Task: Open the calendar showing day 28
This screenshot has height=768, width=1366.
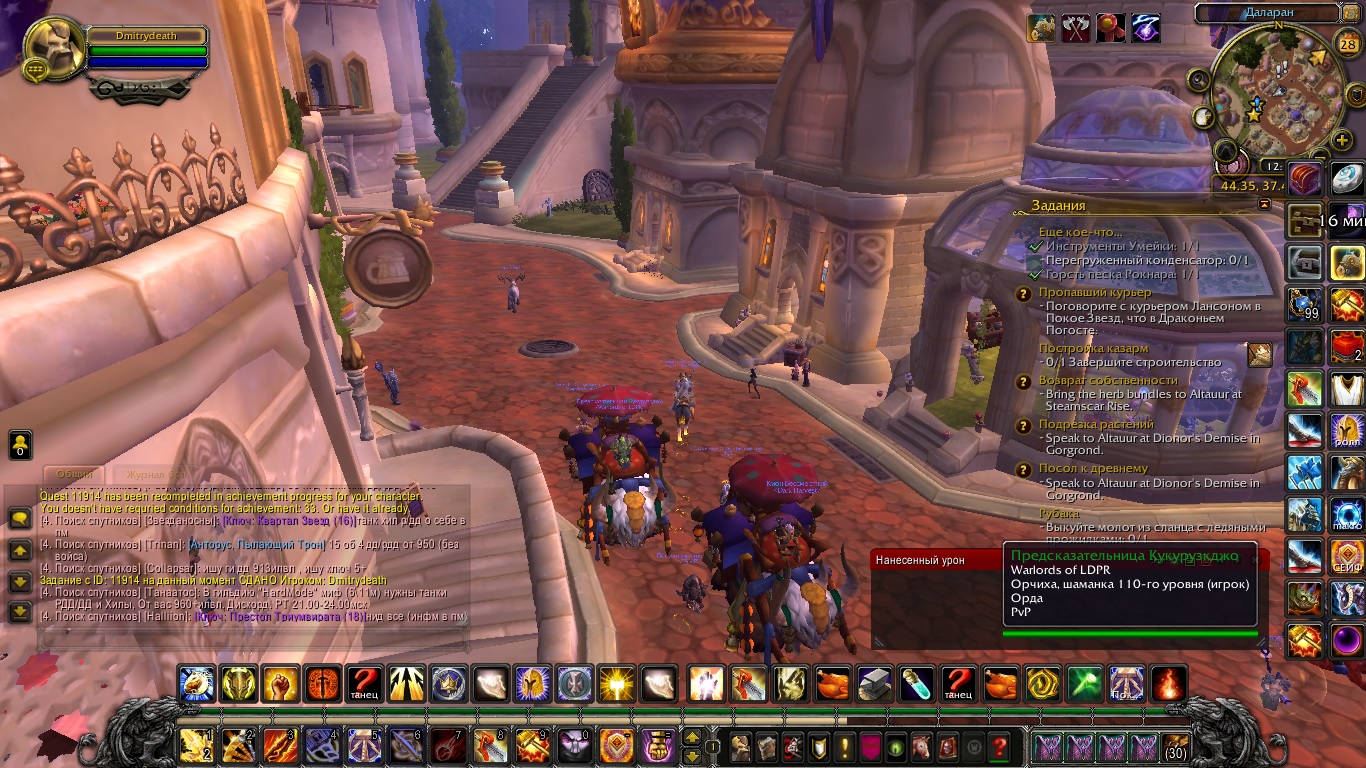Action: tap(1348, 43)
